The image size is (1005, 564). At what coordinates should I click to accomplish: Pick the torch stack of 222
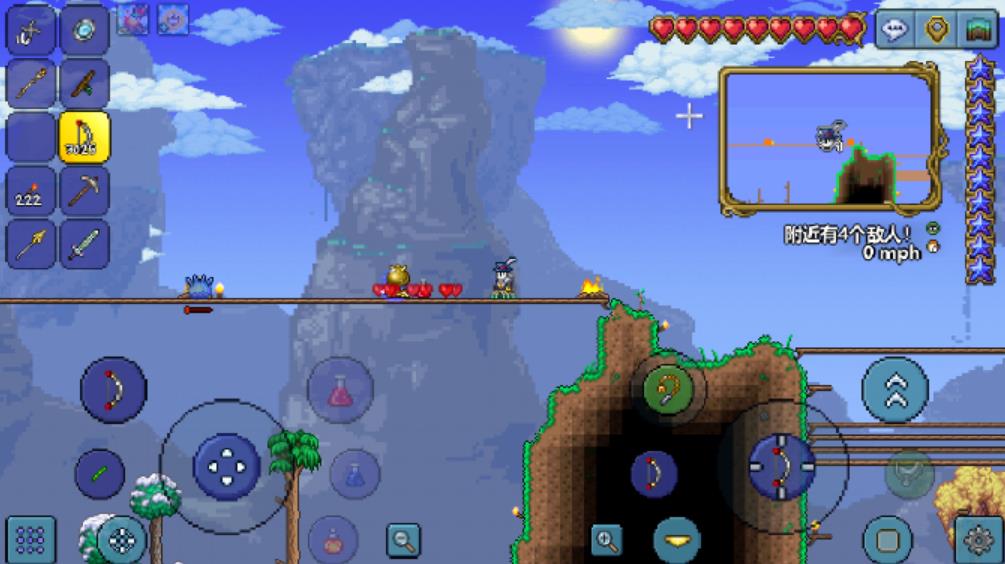click(31, 191)
